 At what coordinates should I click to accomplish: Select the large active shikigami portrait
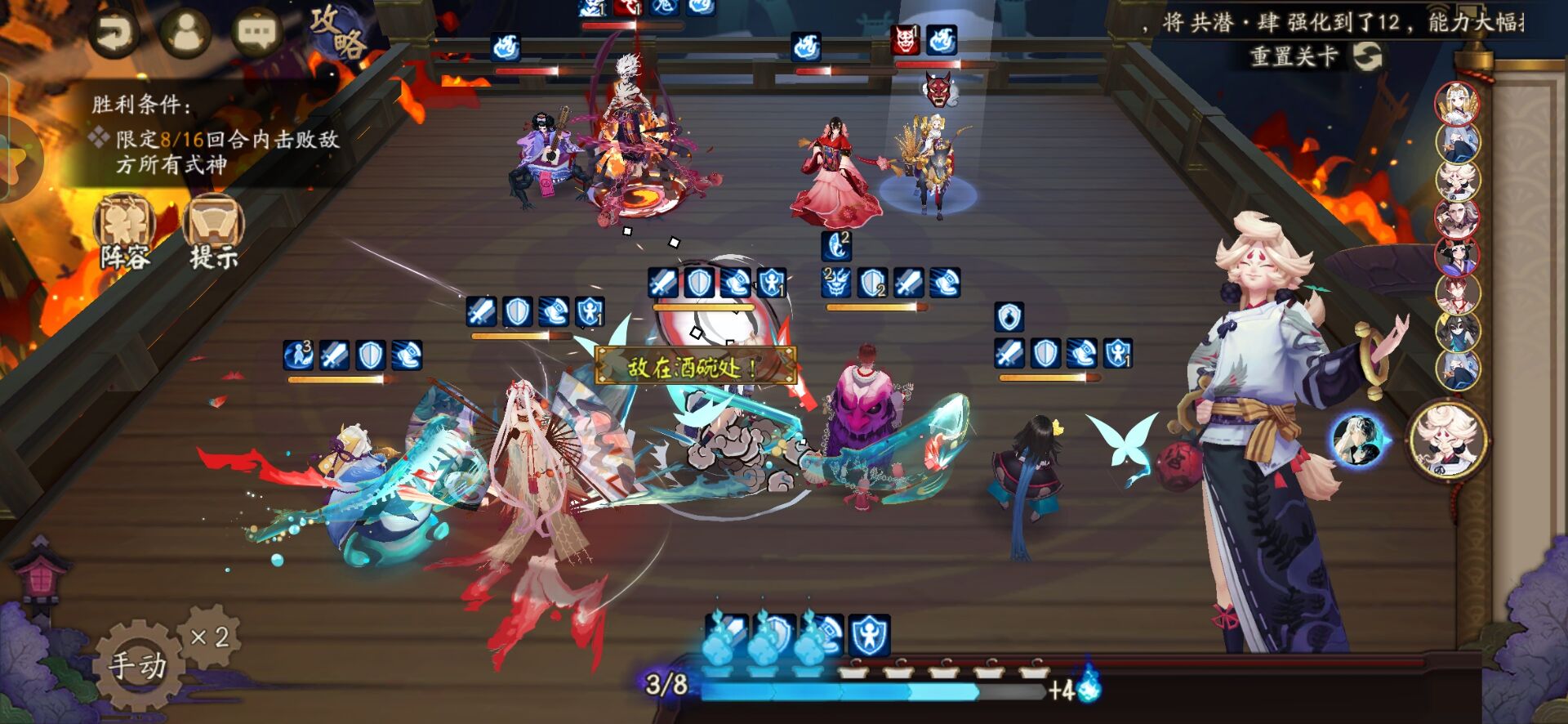(x=1448, y=440)
